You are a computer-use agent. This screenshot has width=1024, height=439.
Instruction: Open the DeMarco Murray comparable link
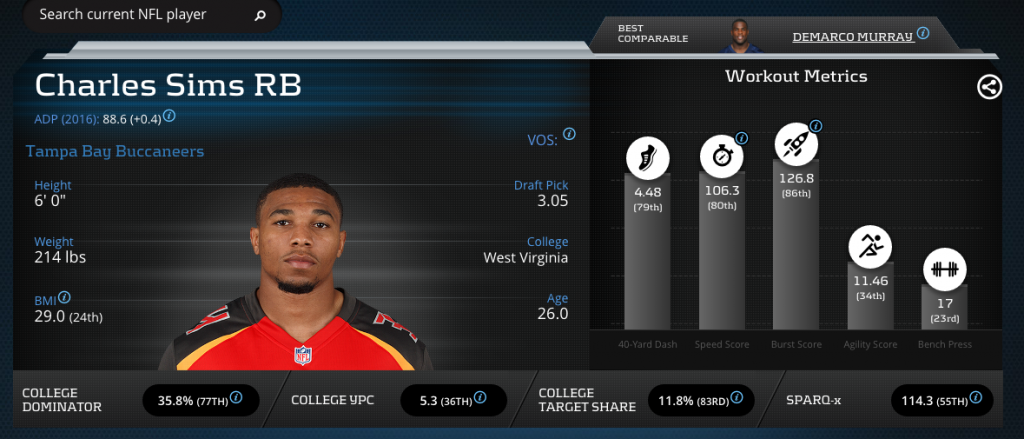point(852,36)
